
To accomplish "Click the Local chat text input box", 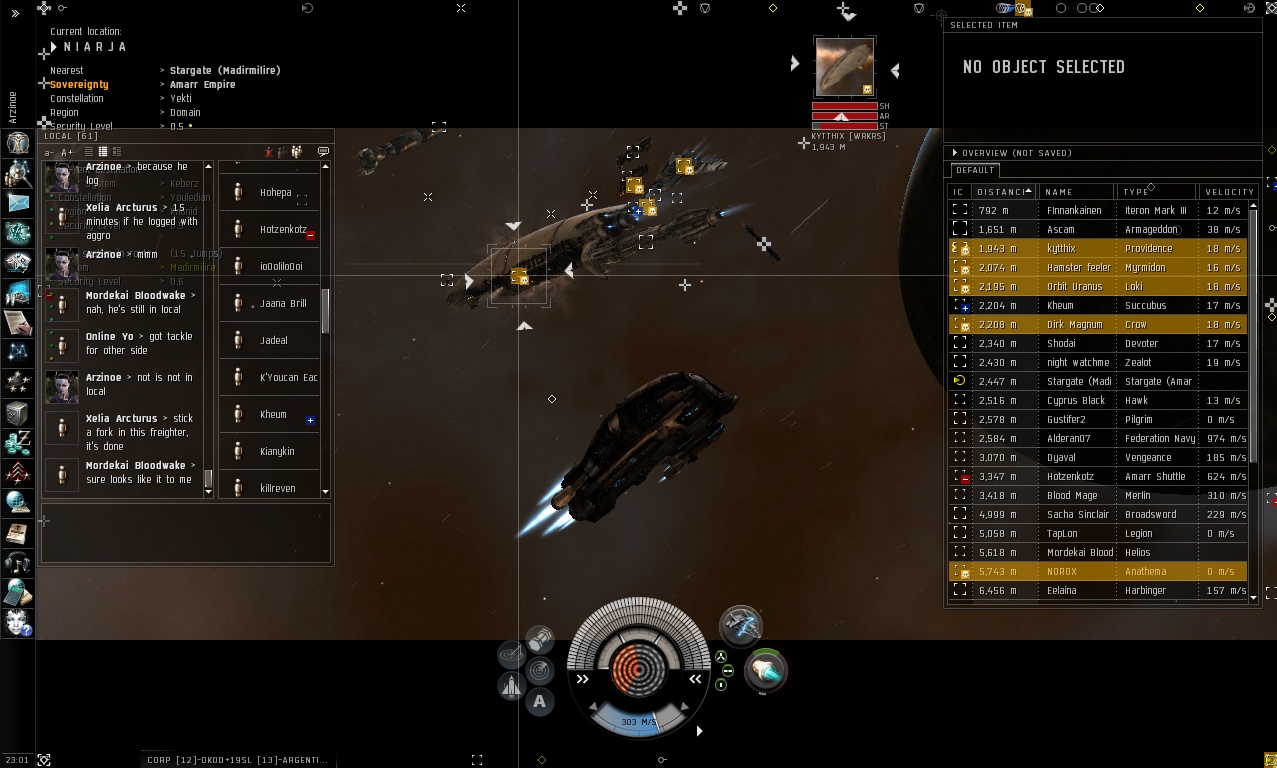I will (185, 532).
